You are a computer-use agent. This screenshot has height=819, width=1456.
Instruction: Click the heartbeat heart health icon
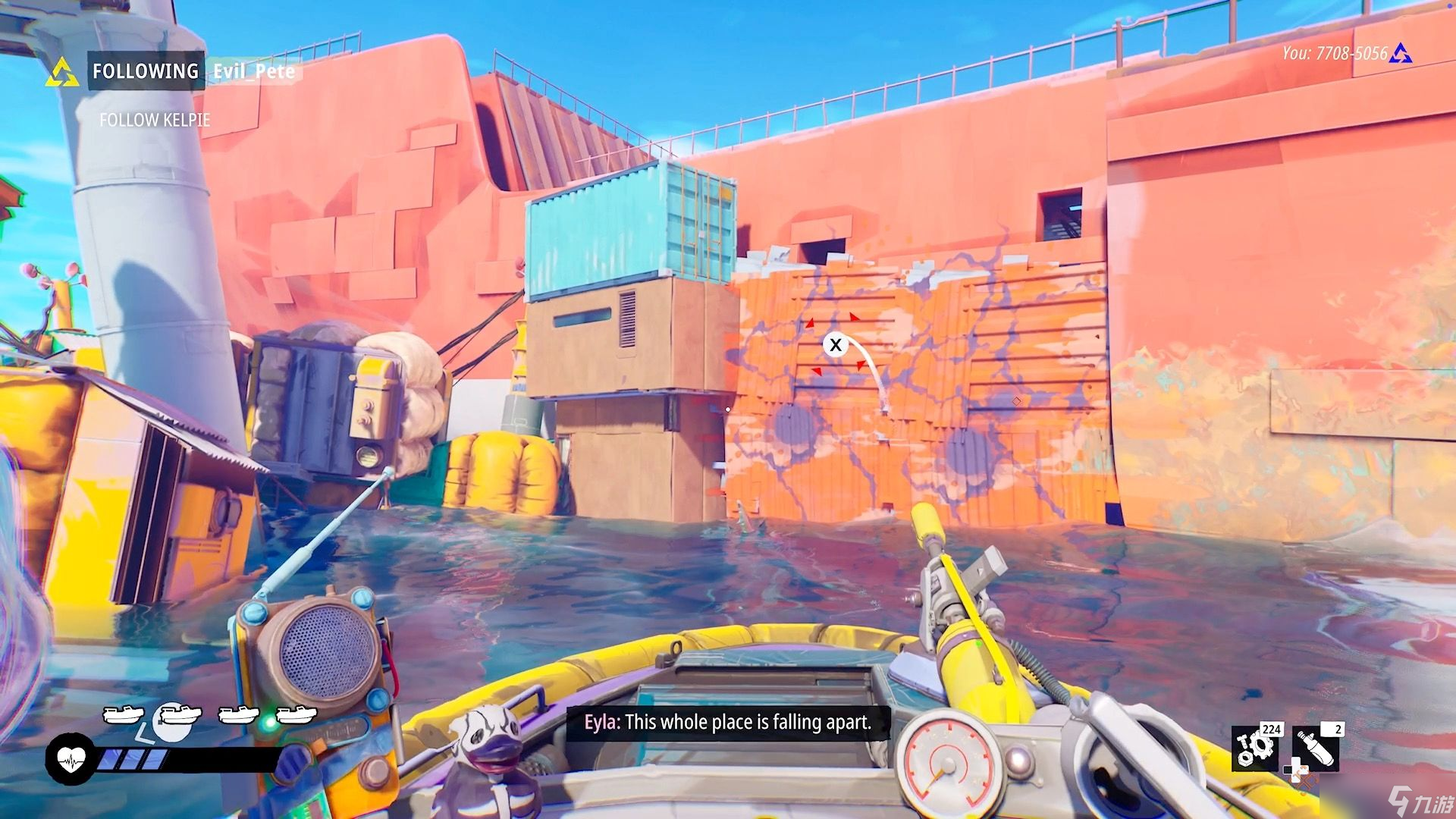(x=70, y=759)
